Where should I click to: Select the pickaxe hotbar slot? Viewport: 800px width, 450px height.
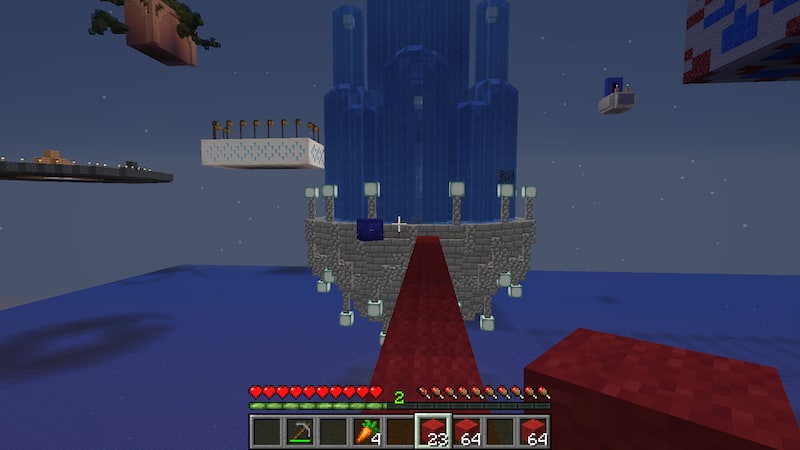tap(299, 431)
